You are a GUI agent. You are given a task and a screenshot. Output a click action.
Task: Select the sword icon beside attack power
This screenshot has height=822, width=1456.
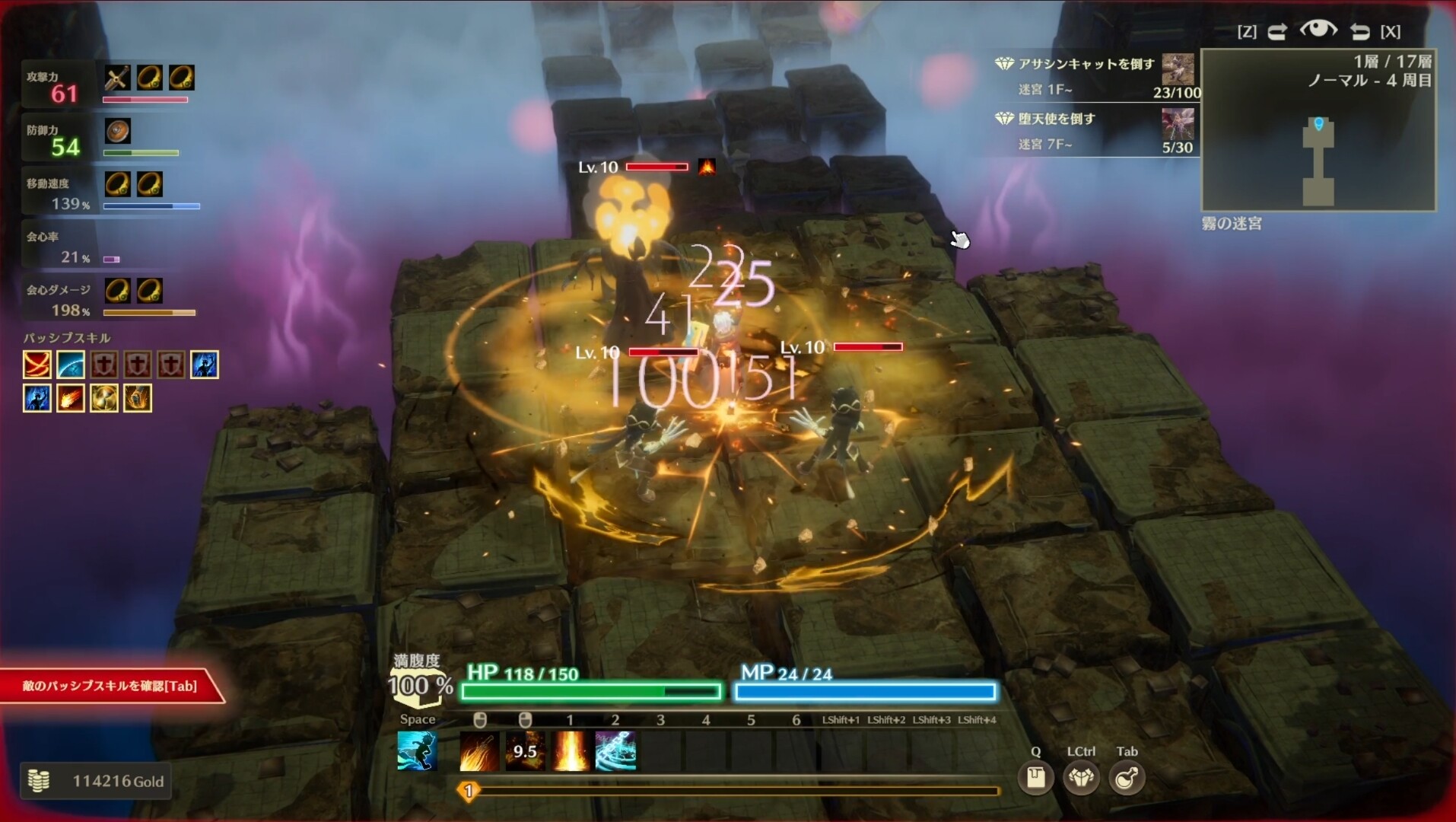[117, 78]
